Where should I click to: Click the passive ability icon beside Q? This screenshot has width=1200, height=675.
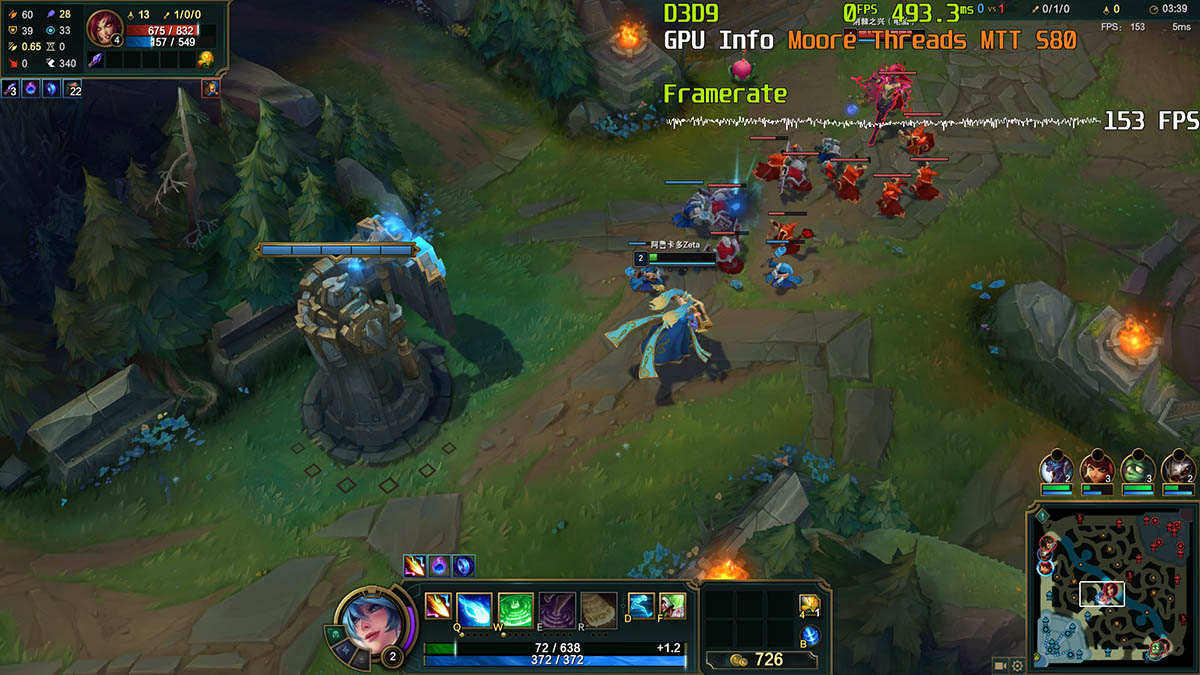(x=437, y=606)
